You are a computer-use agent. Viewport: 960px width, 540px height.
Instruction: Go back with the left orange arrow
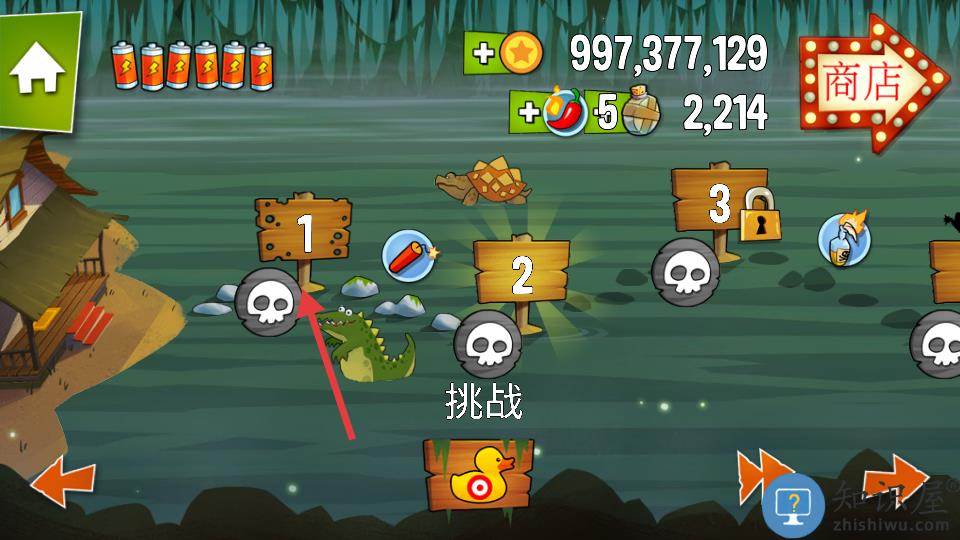(x=63, y=482)
